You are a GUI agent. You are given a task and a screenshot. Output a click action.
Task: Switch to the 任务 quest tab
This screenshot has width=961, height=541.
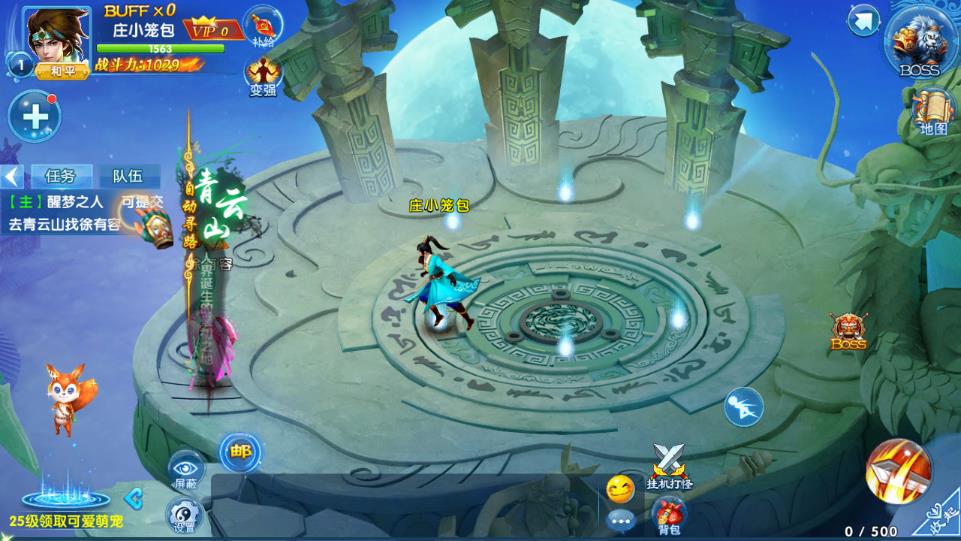pos(60,176)
